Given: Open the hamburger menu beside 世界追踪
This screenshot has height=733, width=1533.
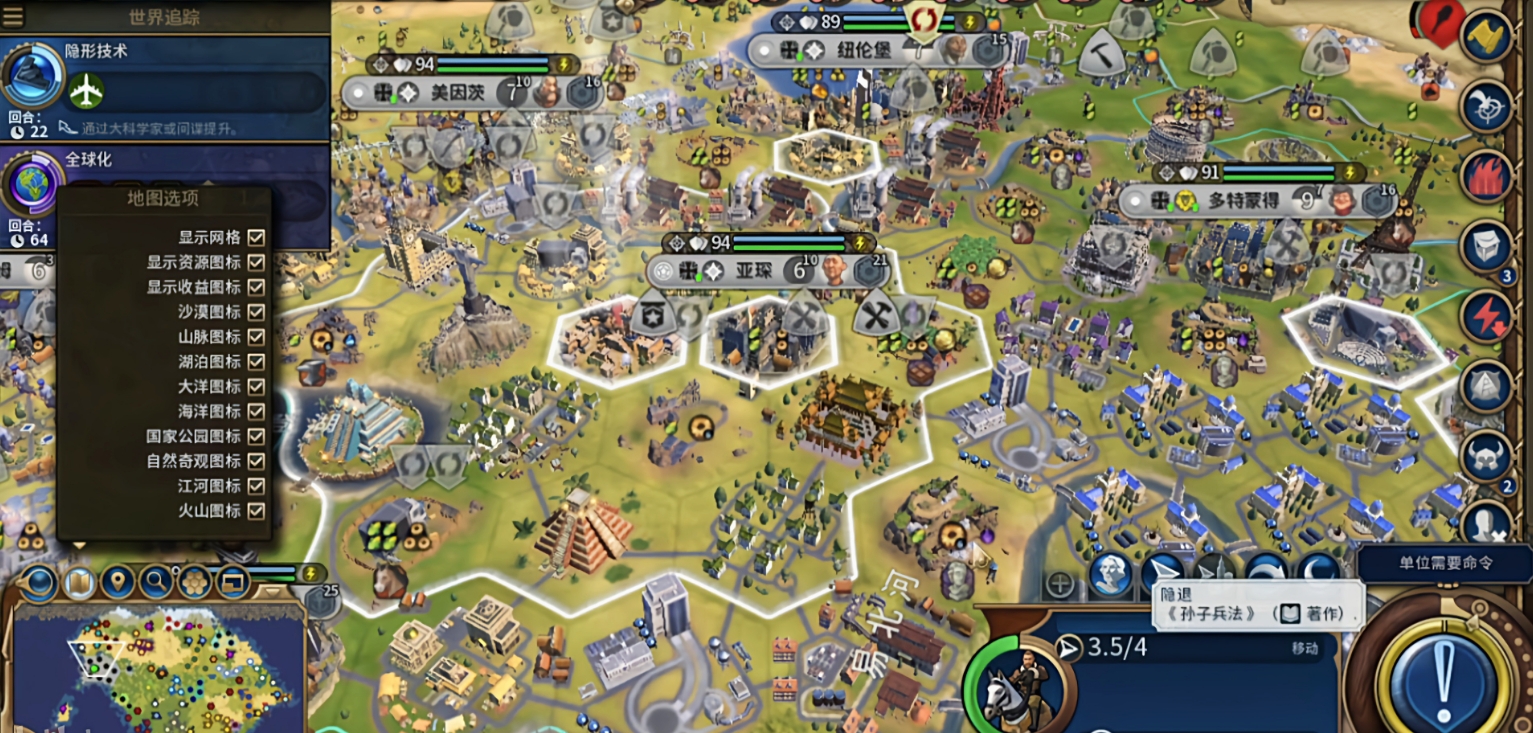Looking at the screenshot, I should click(14, 16).
